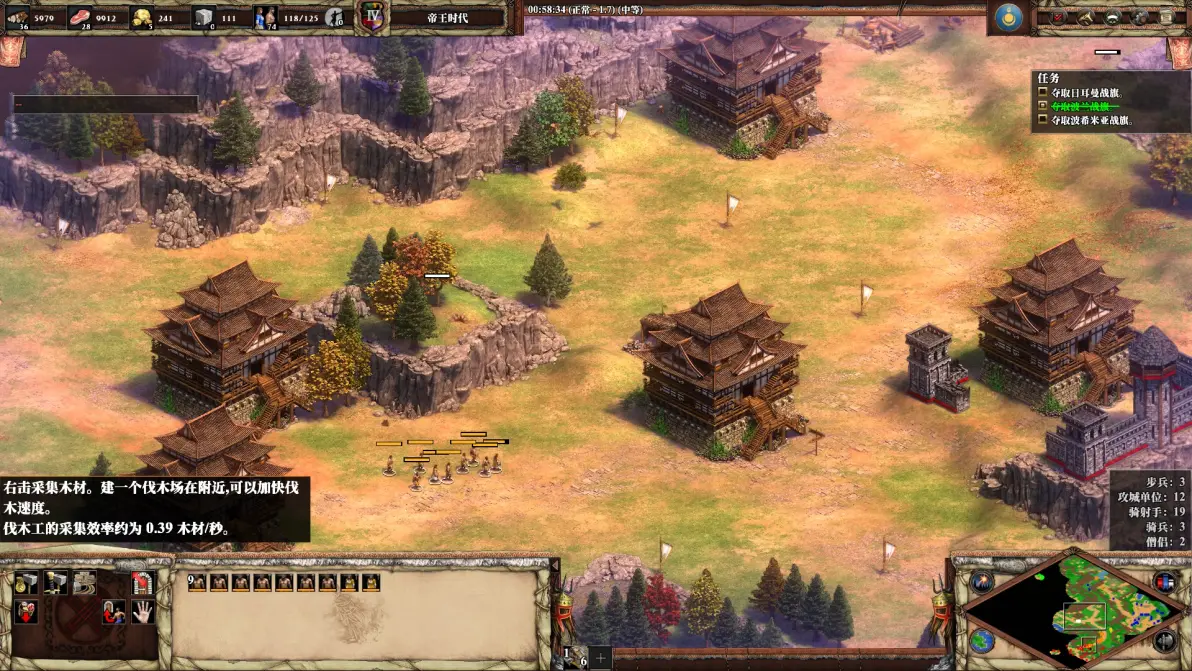The width and height of the screenshot is (1192, 671).
Task: Open the main menu scroll icon
Action: (x=1165, y=17)
